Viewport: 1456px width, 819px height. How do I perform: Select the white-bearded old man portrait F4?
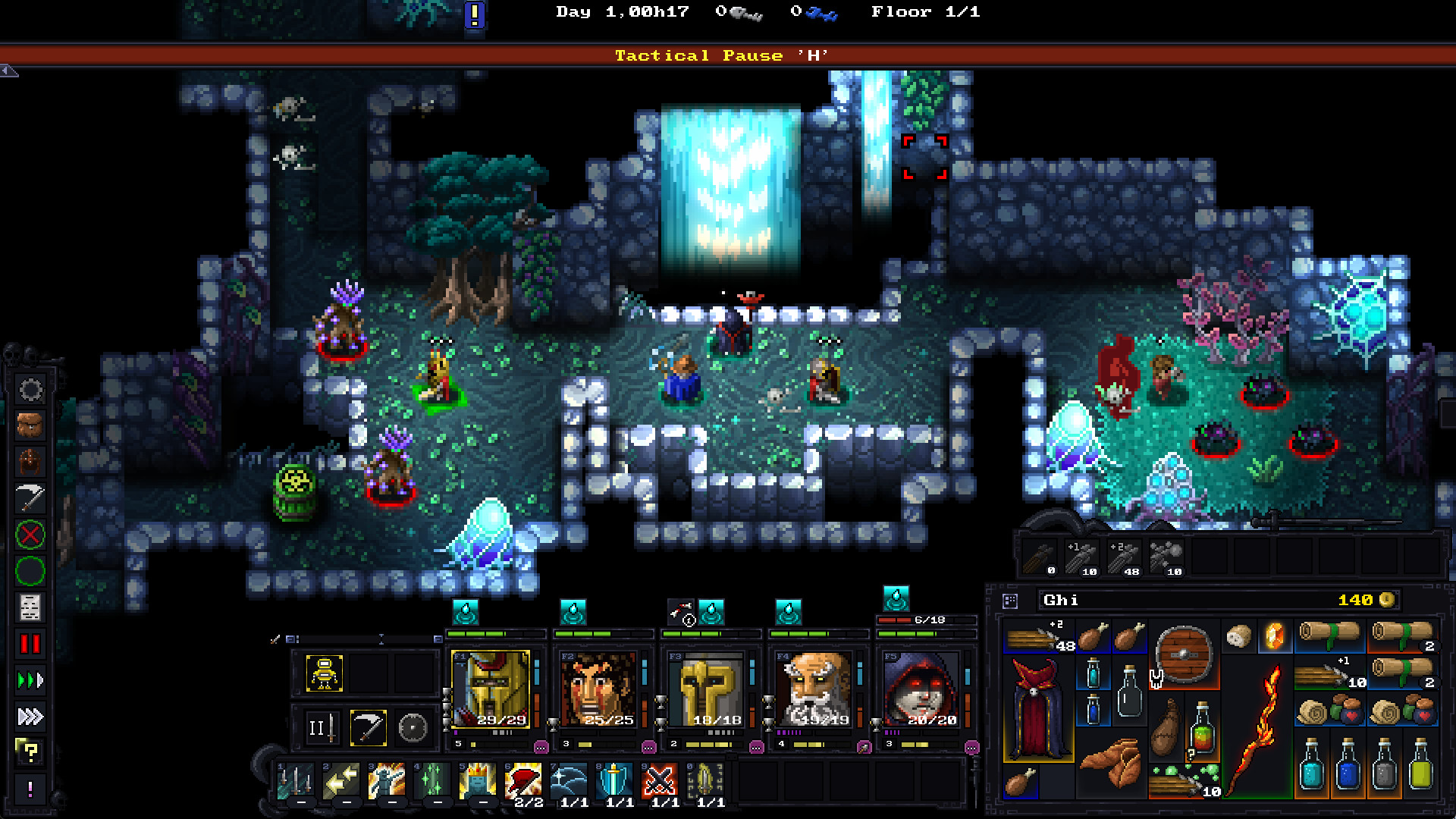coord(813,689)
